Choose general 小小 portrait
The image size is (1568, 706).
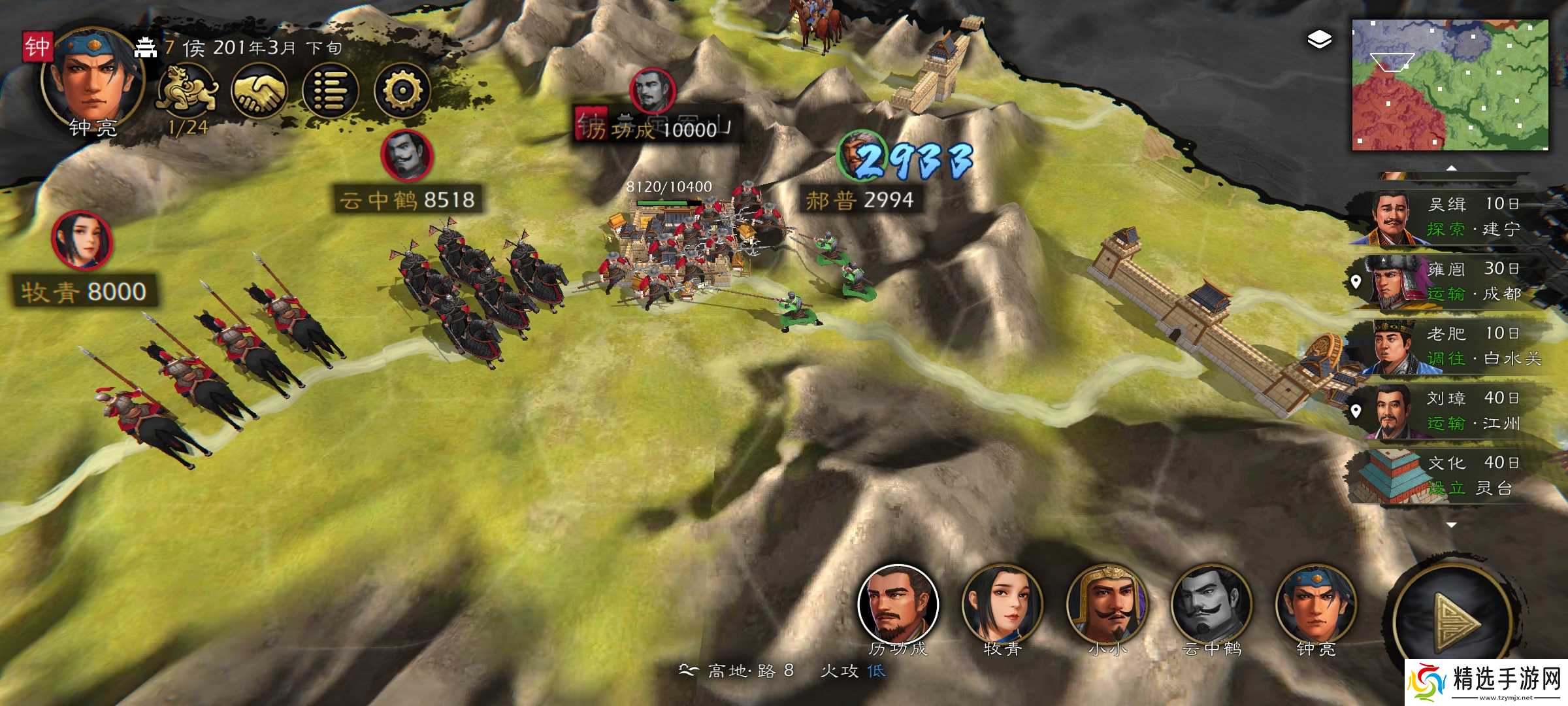[1107, 605]
